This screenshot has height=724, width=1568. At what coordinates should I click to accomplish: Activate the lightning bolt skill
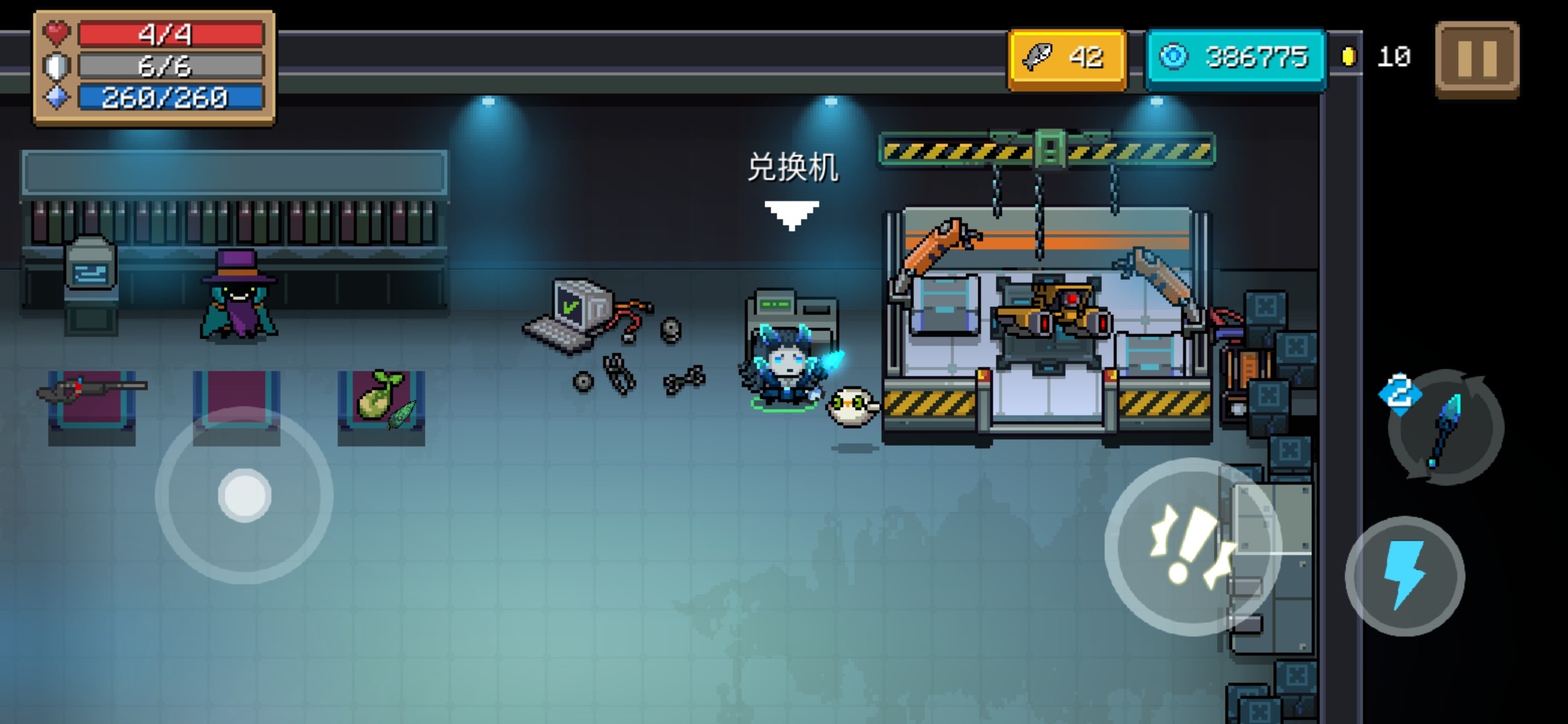click(1404, 576)
